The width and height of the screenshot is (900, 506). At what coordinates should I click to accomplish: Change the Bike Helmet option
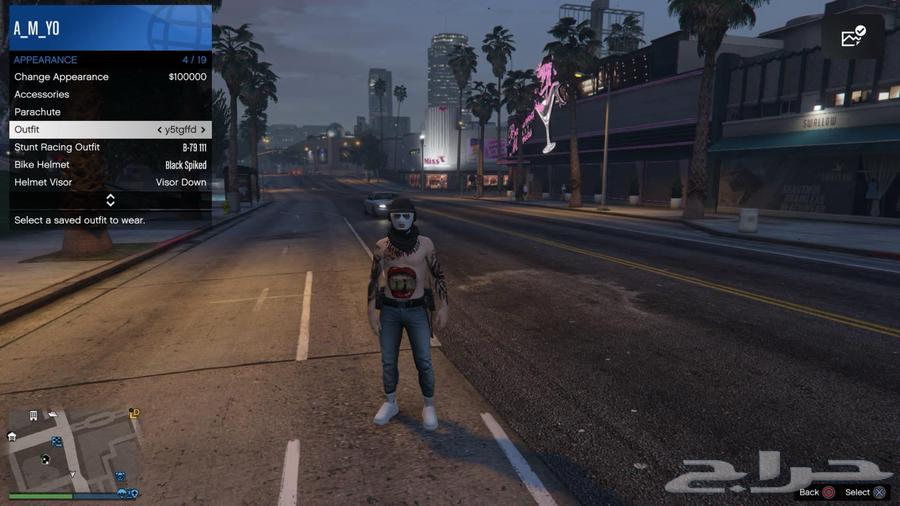coord(110,165)
